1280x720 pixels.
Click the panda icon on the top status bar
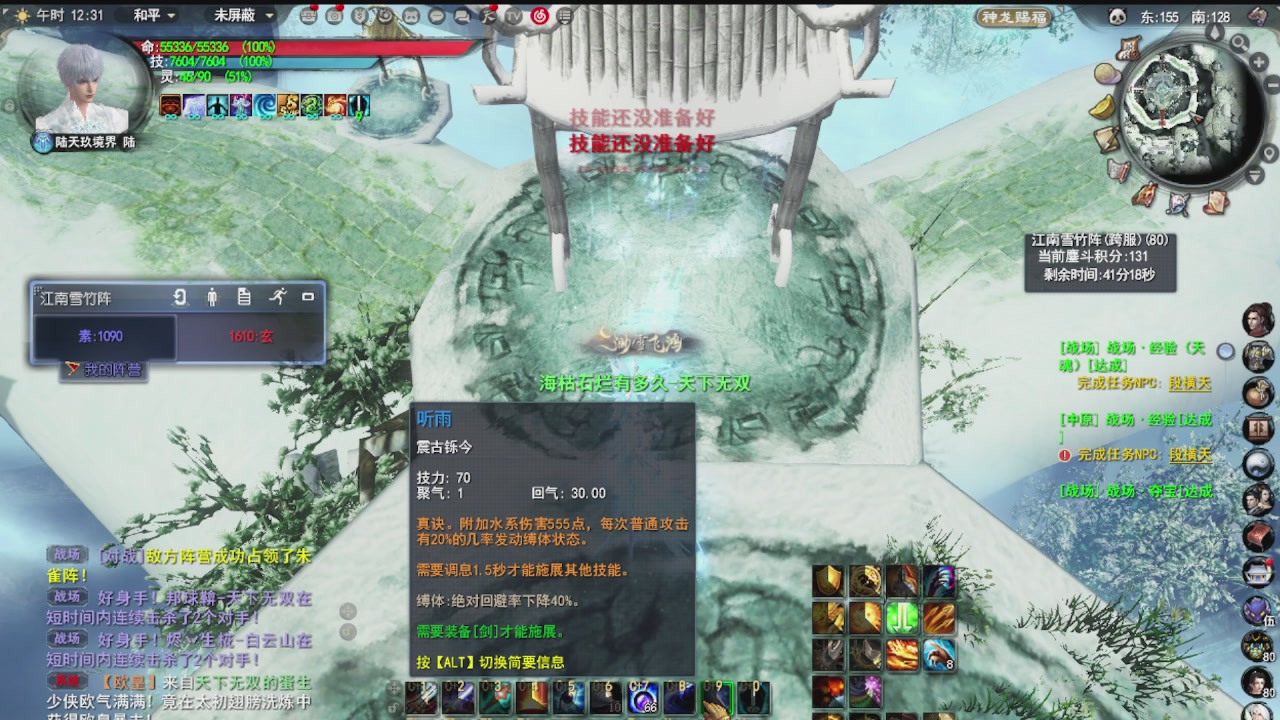coord(1116,15)
